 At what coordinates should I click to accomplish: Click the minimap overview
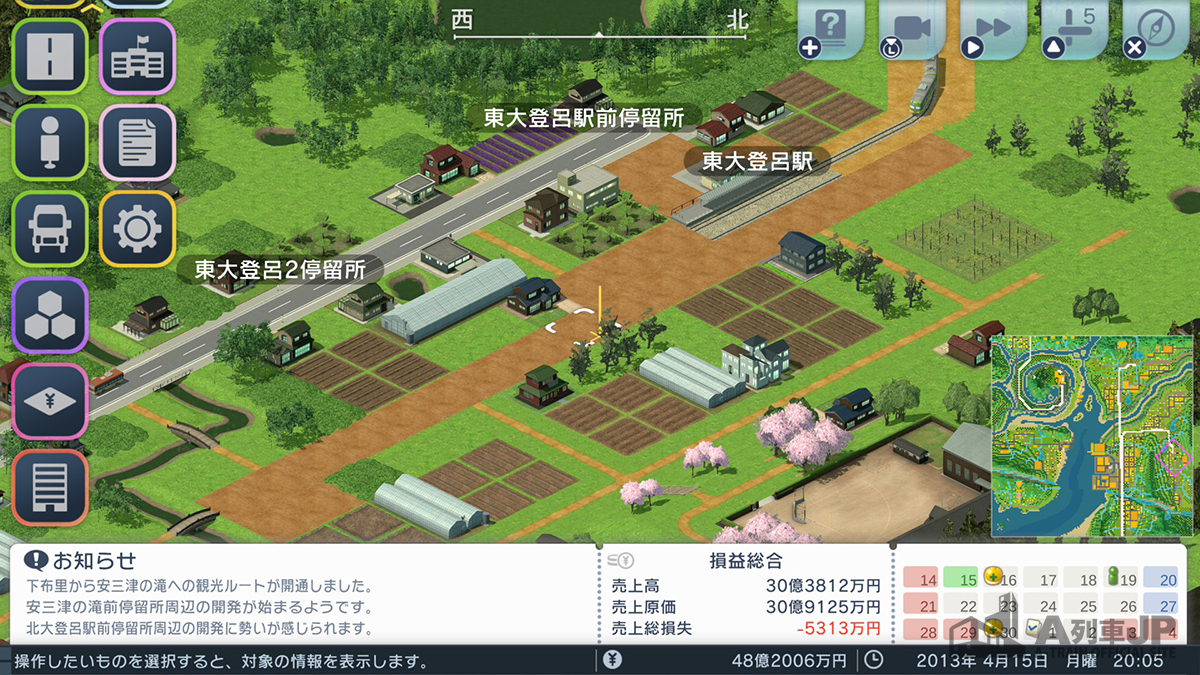[1093, 435]
